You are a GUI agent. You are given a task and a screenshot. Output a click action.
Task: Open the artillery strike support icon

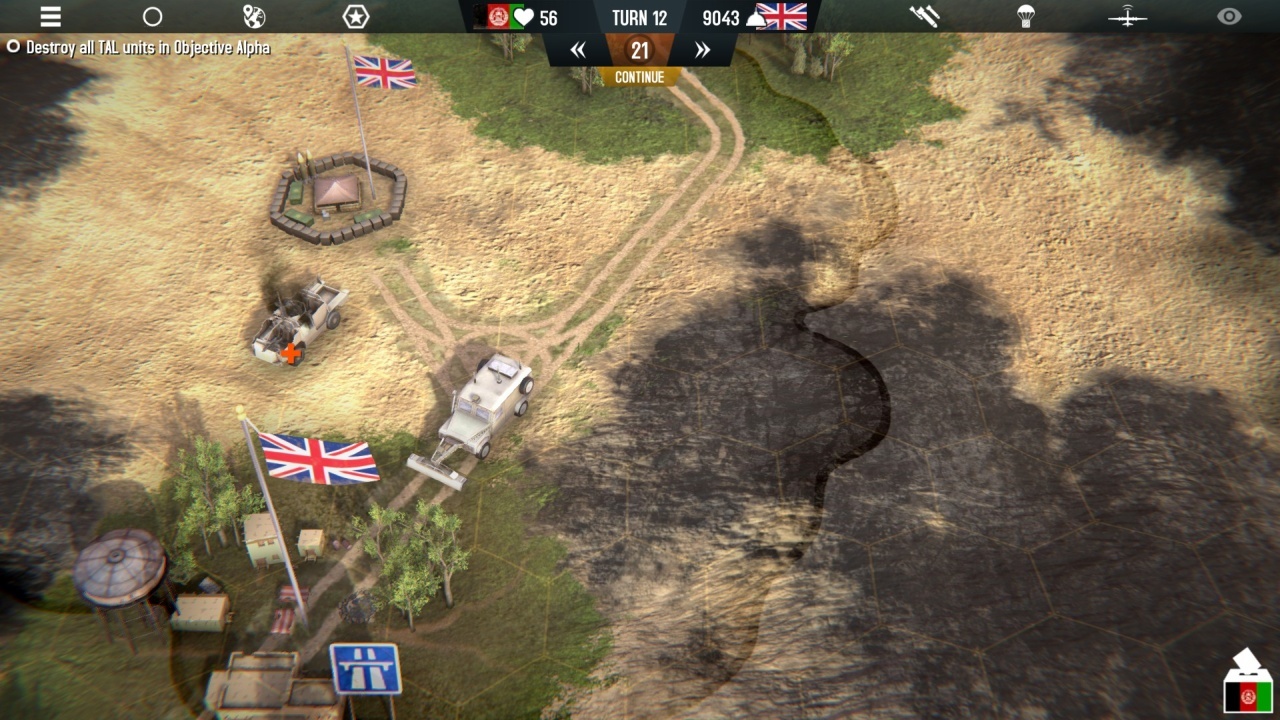click(924, 17)
